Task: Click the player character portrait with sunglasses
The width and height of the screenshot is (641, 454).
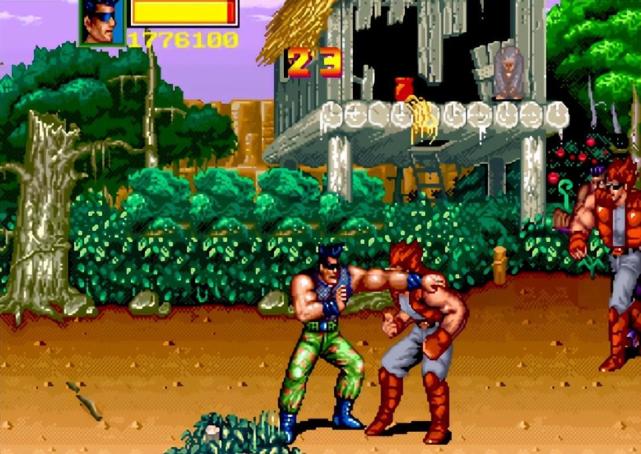Action: tap(101, 21)
